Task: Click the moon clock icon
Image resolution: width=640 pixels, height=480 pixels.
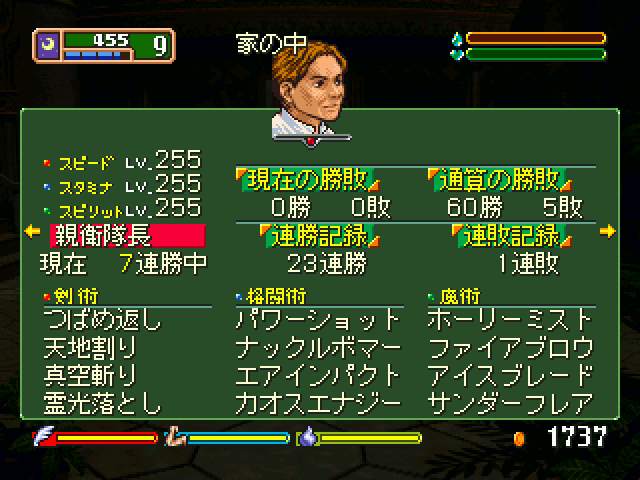Action: [48, 42]
